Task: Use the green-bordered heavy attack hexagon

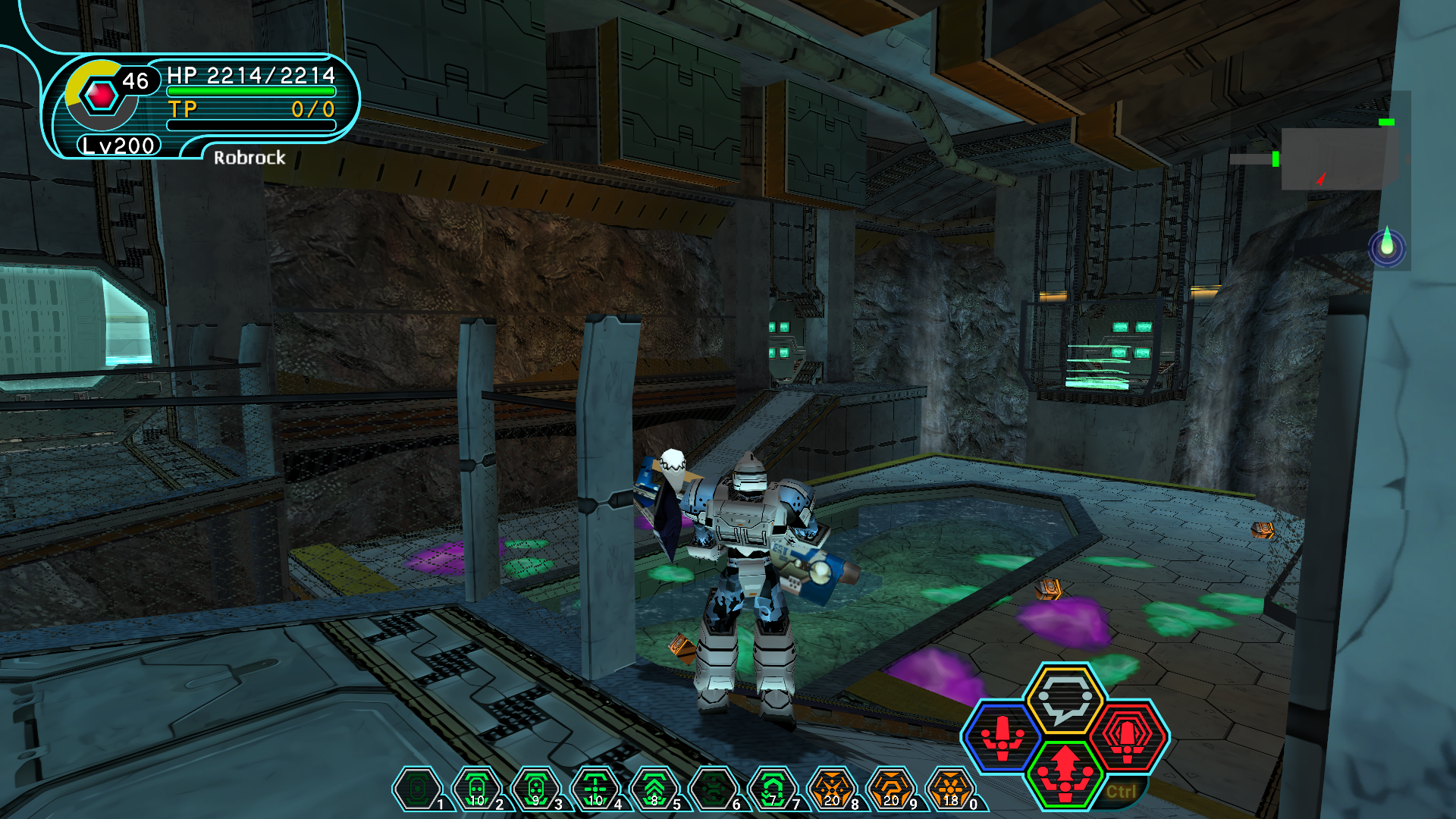Action: [1065, 773]
